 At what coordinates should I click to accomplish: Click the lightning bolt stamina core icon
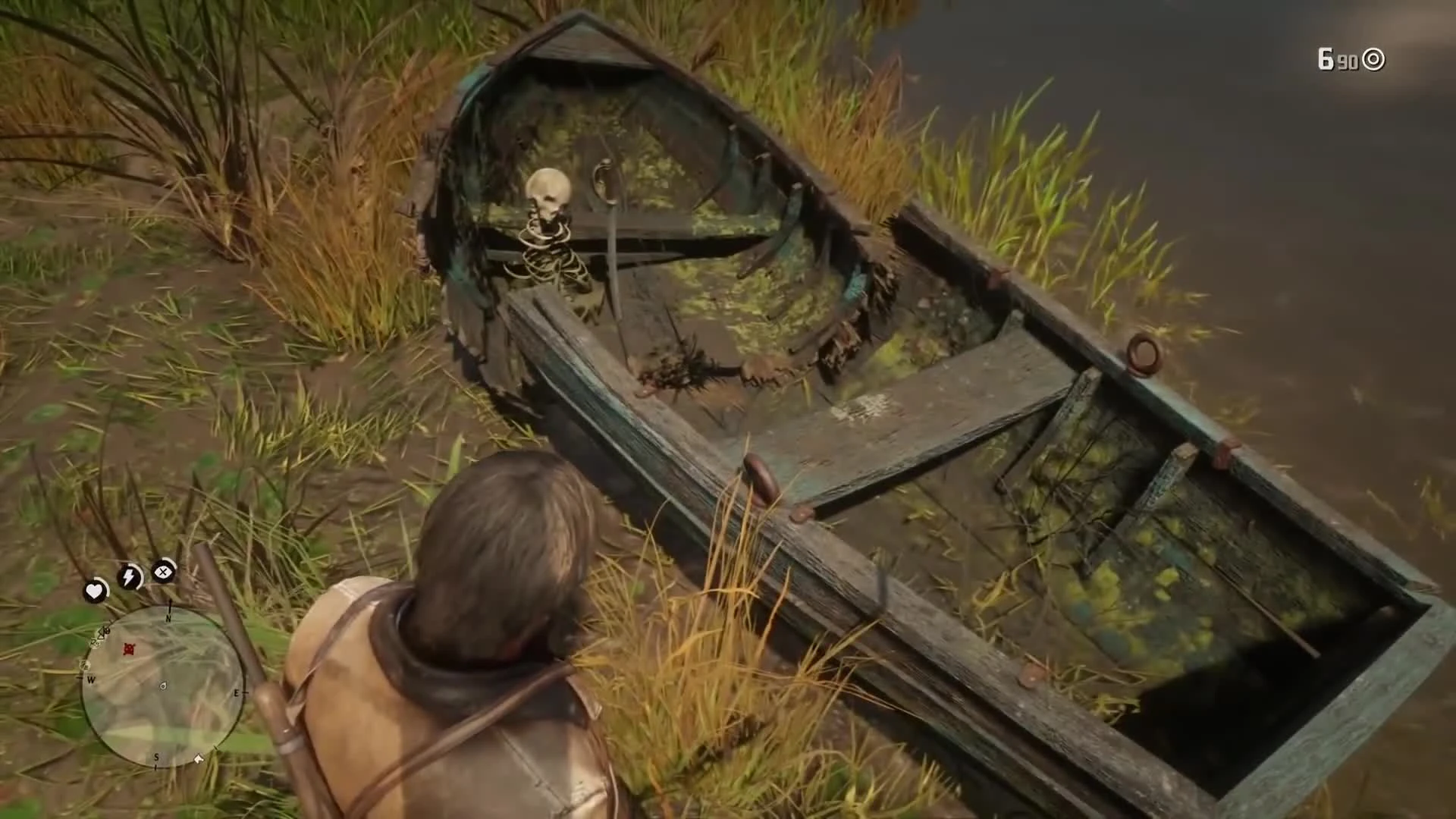point(129,575)
